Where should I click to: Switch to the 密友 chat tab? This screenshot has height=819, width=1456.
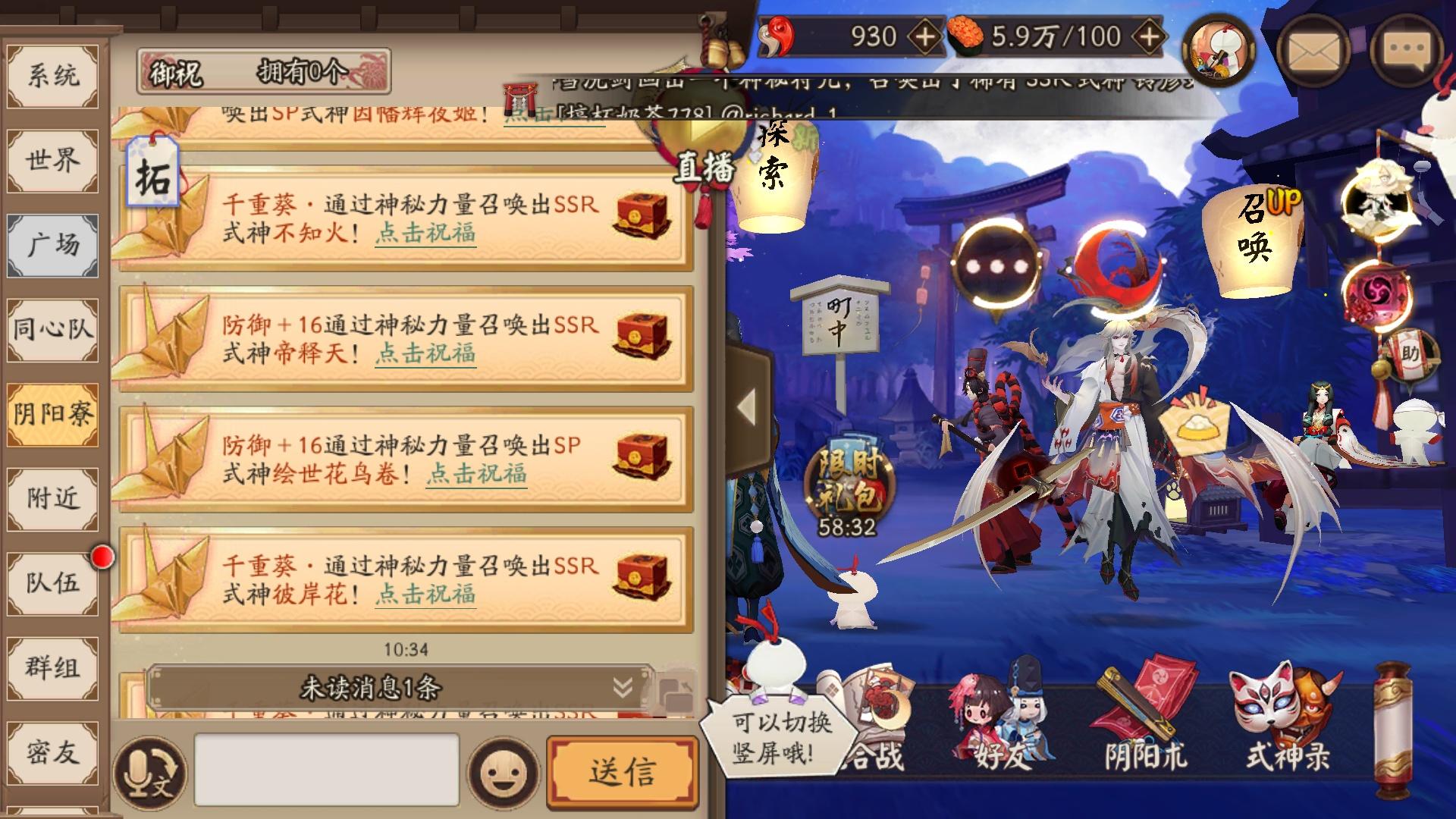click(53, 755)
